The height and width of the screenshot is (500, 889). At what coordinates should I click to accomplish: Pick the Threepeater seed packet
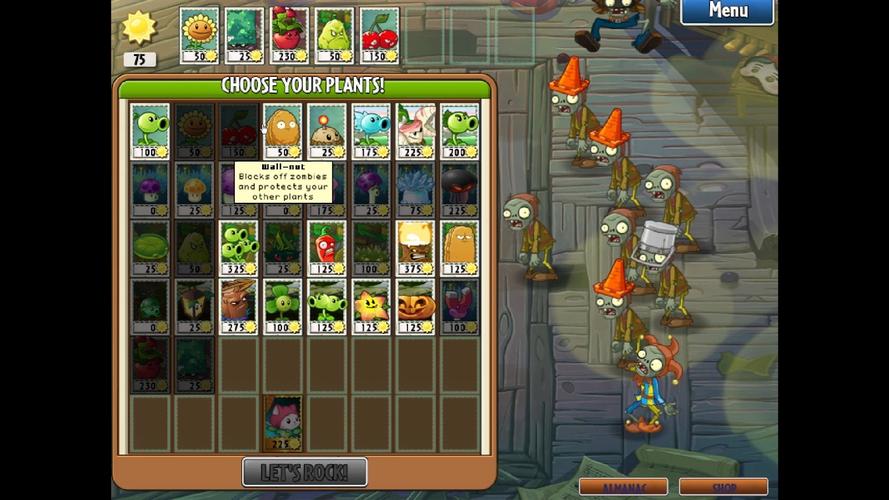238,248
